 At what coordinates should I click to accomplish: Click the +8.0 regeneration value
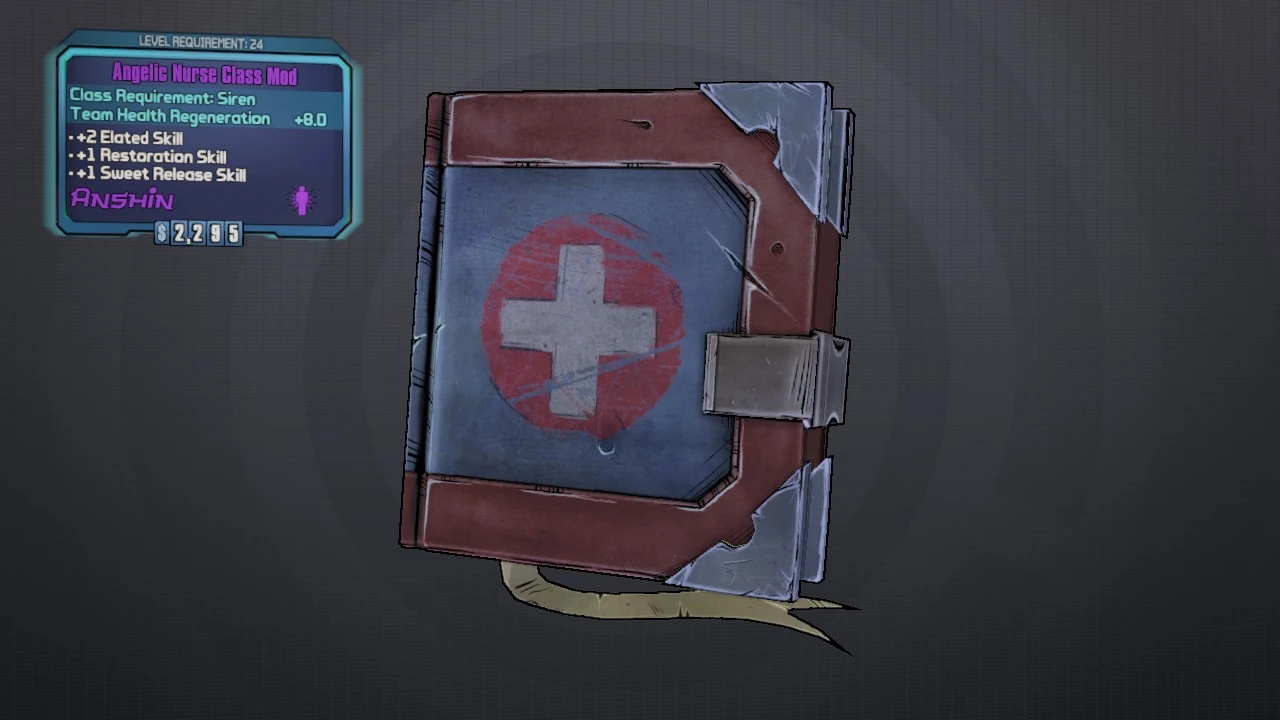pyautogui.click(x=310, y=119)
